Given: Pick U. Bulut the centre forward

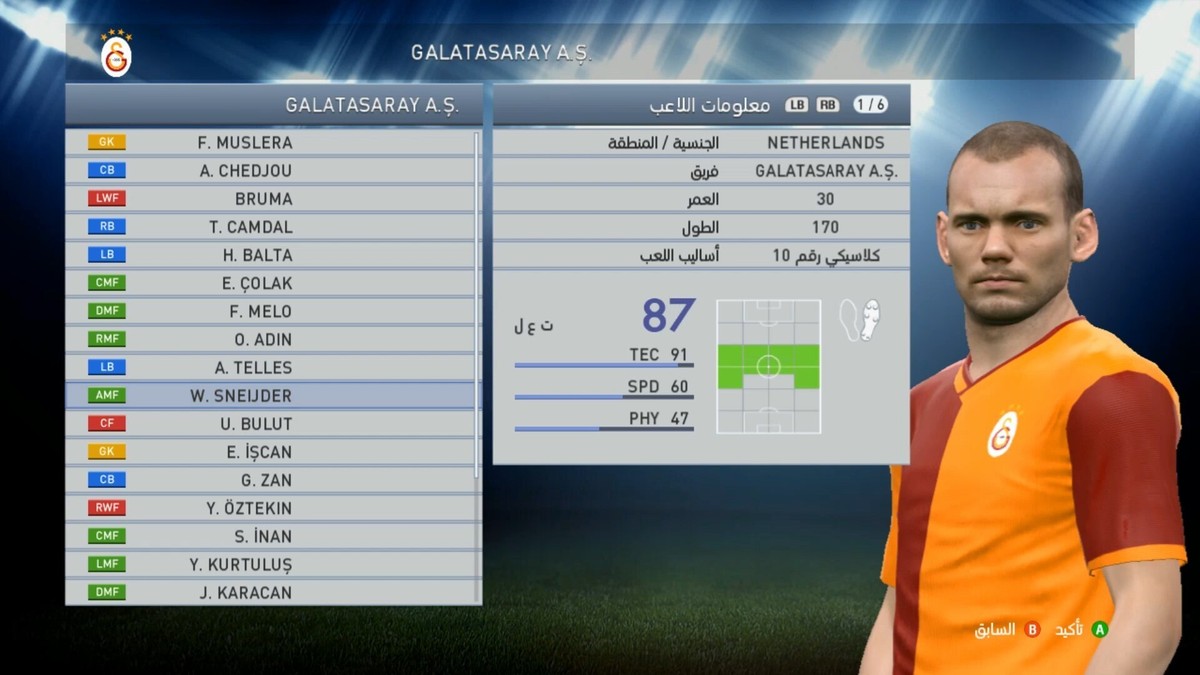Looking at the screenshot, I should click(x=256, y=423).
